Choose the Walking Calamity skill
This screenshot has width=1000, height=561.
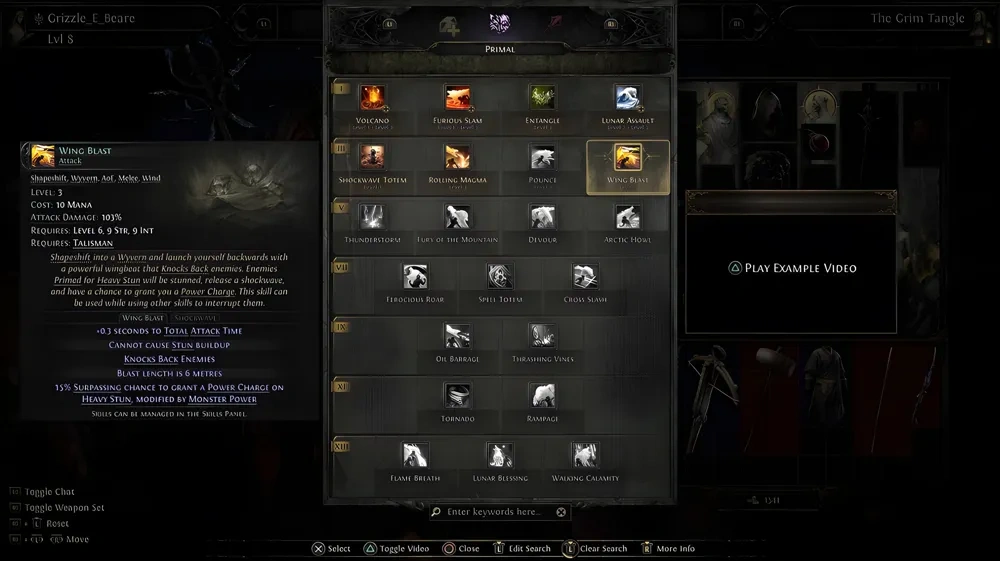585,455
